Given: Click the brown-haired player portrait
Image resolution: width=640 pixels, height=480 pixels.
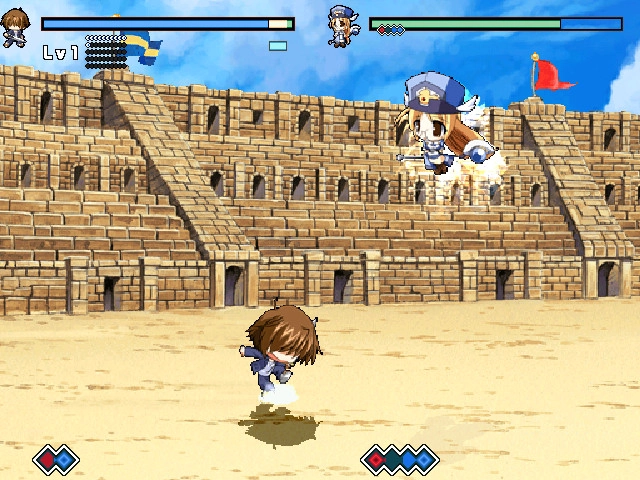Looking at the screenshot, I should pyautogui.click(x=15, y=26).
